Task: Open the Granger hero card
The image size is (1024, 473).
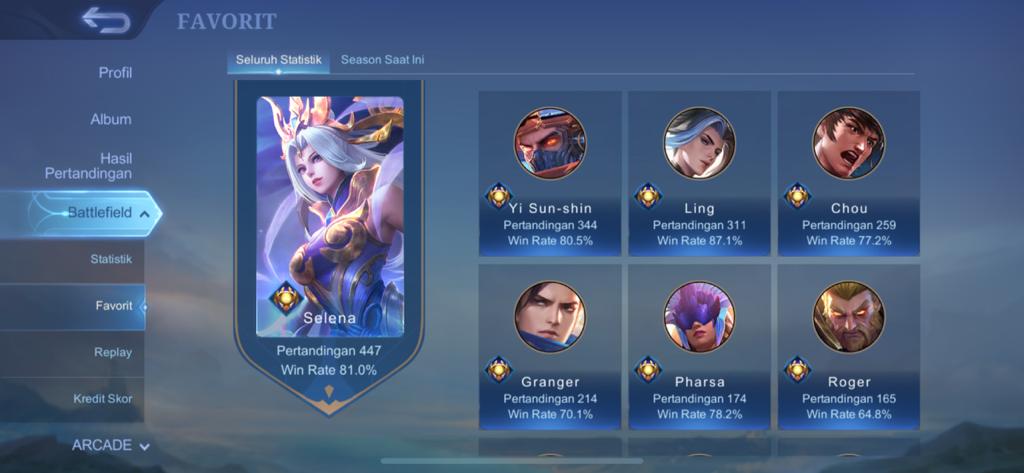Action: [550, 346]
